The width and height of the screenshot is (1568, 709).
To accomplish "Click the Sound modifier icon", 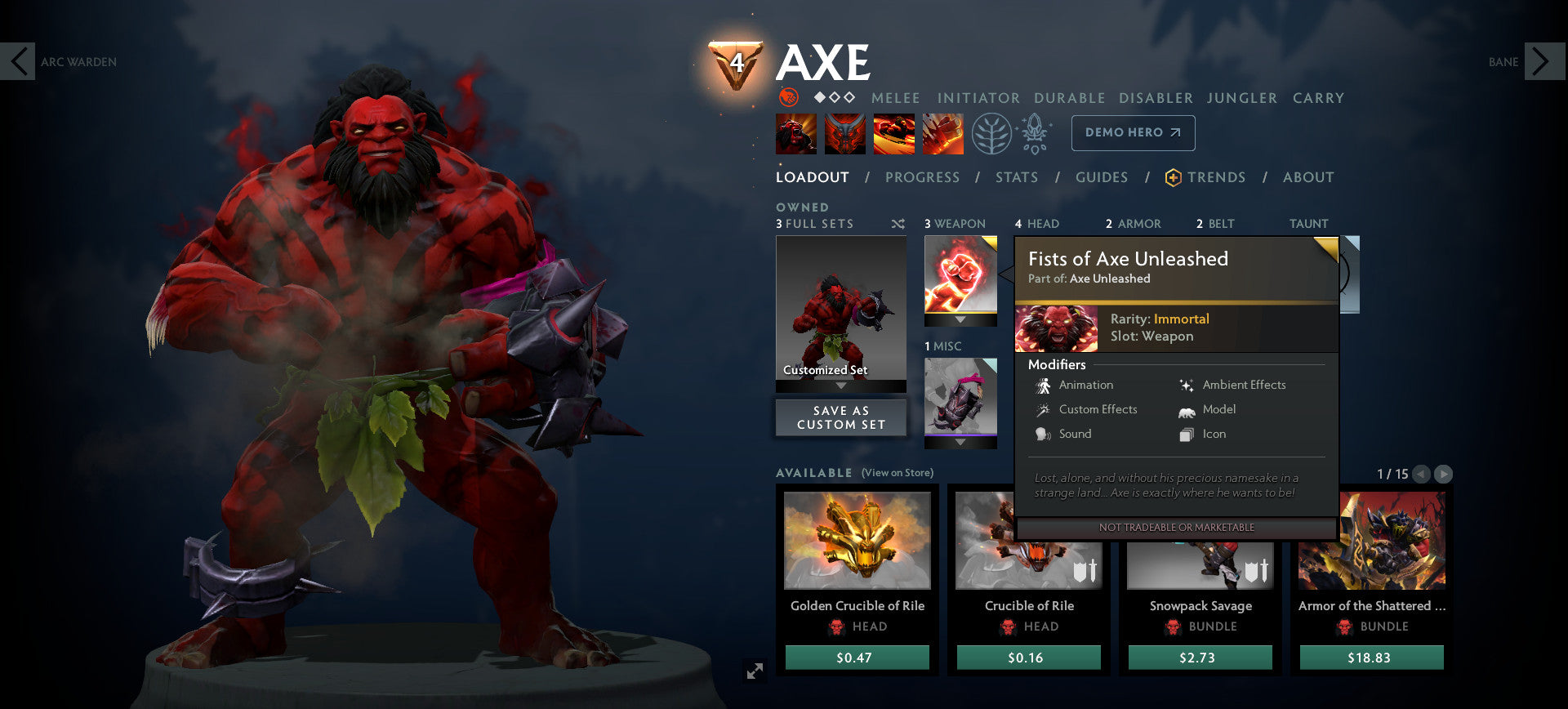I will [x=1044, y=434].
